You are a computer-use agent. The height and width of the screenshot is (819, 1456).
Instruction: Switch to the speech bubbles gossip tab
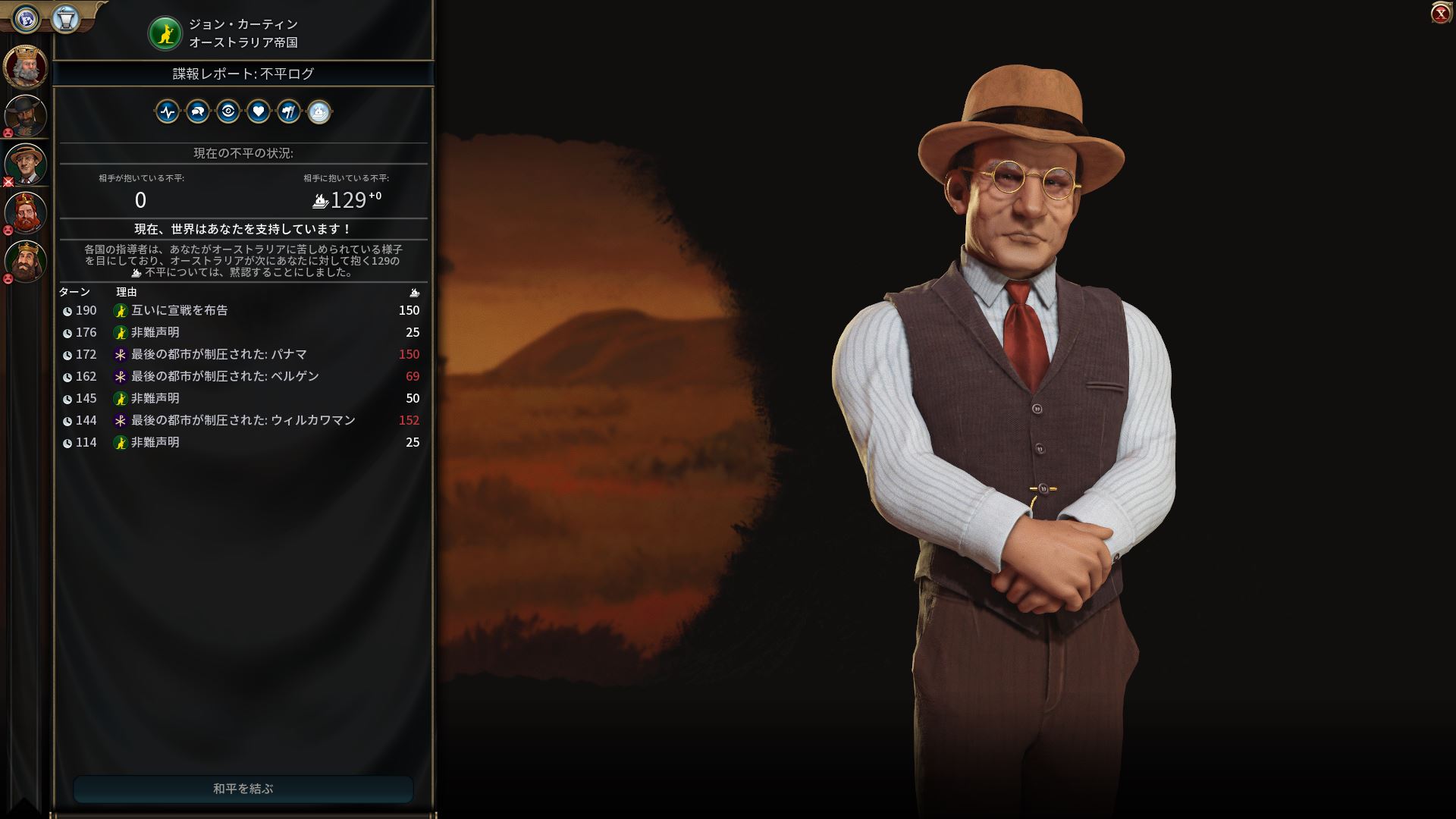point(198,112)
